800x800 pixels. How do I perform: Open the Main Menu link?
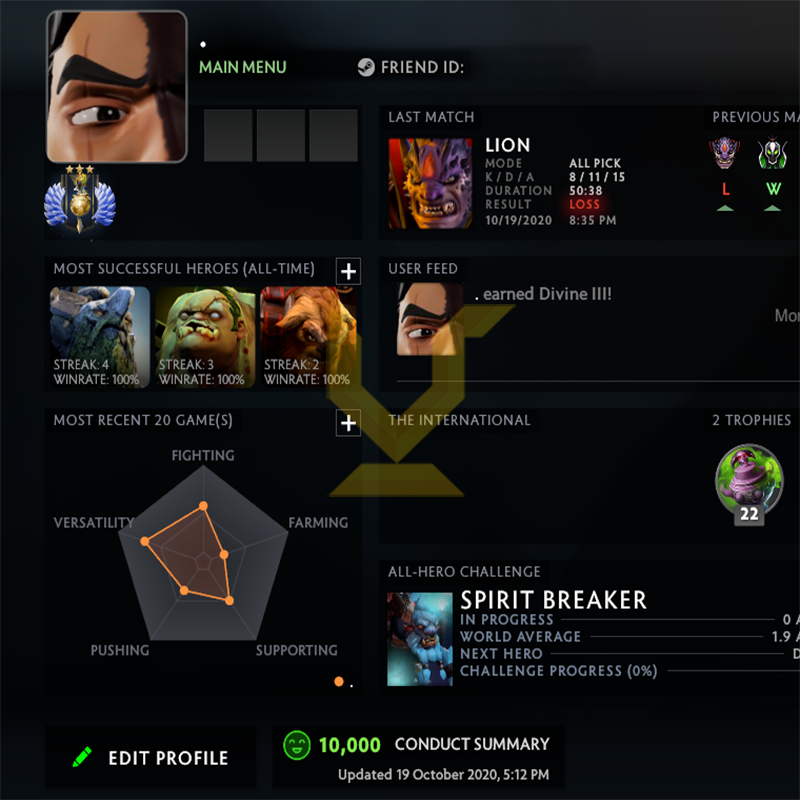coord(242,68)
